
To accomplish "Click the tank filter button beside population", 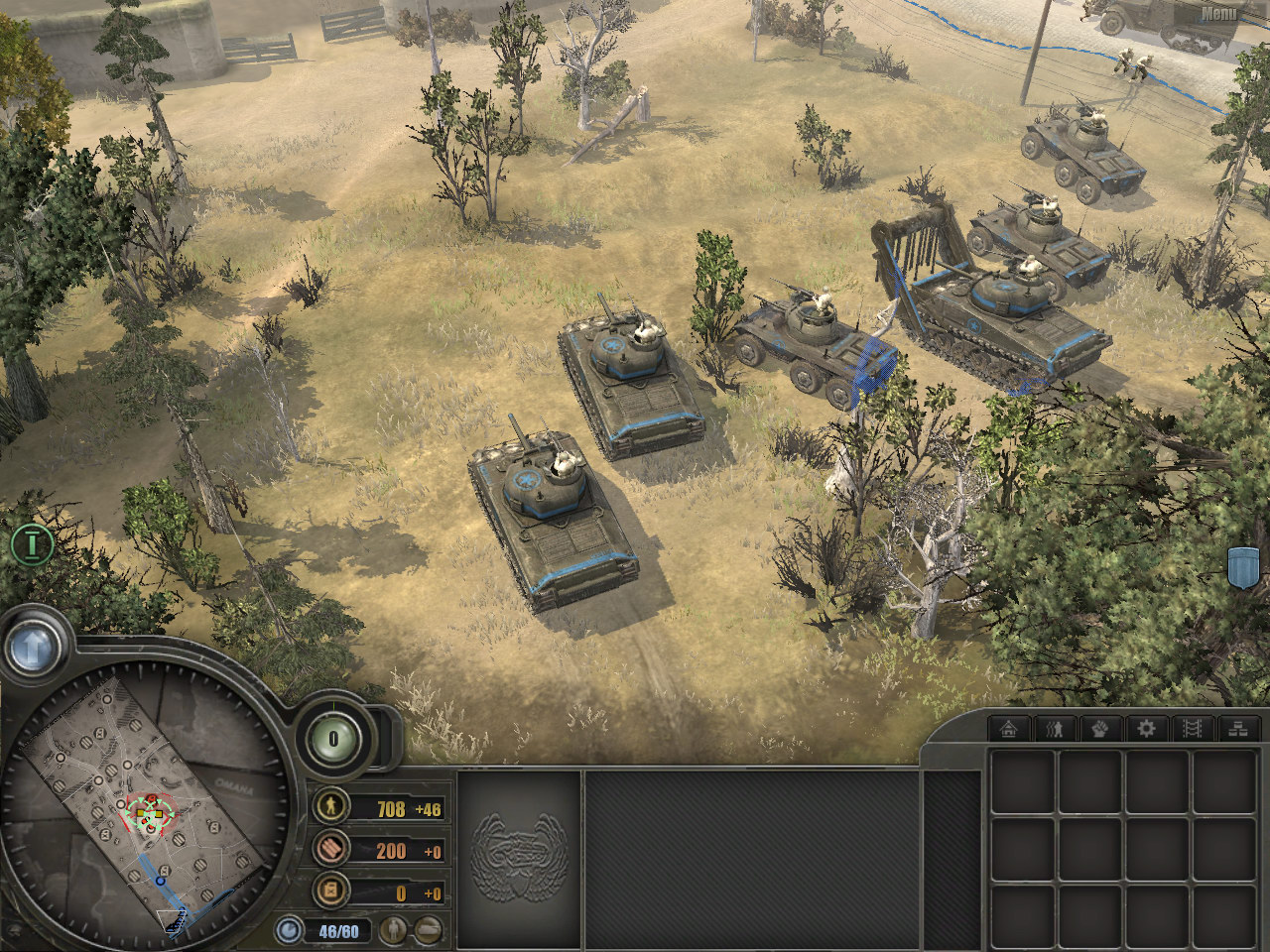I will [x=428, y=930].
